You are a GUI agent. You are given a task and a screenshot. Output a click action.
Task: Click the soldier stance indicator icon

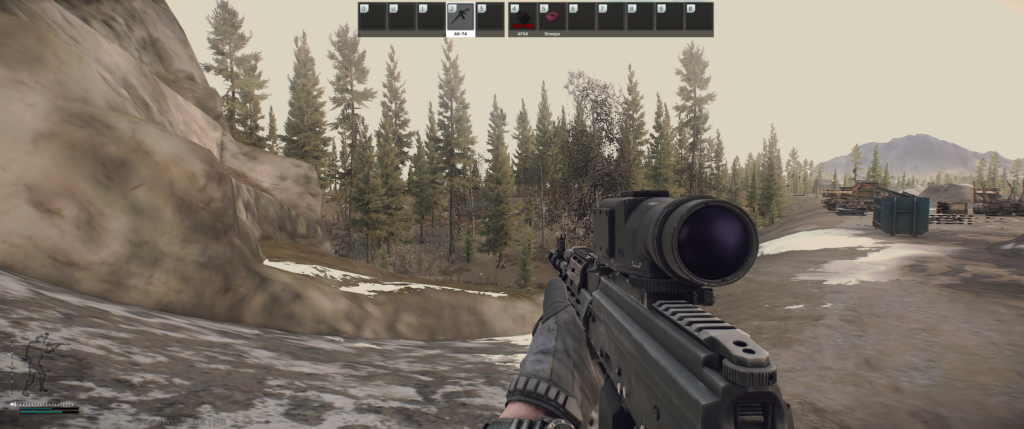tap(39, 364)
